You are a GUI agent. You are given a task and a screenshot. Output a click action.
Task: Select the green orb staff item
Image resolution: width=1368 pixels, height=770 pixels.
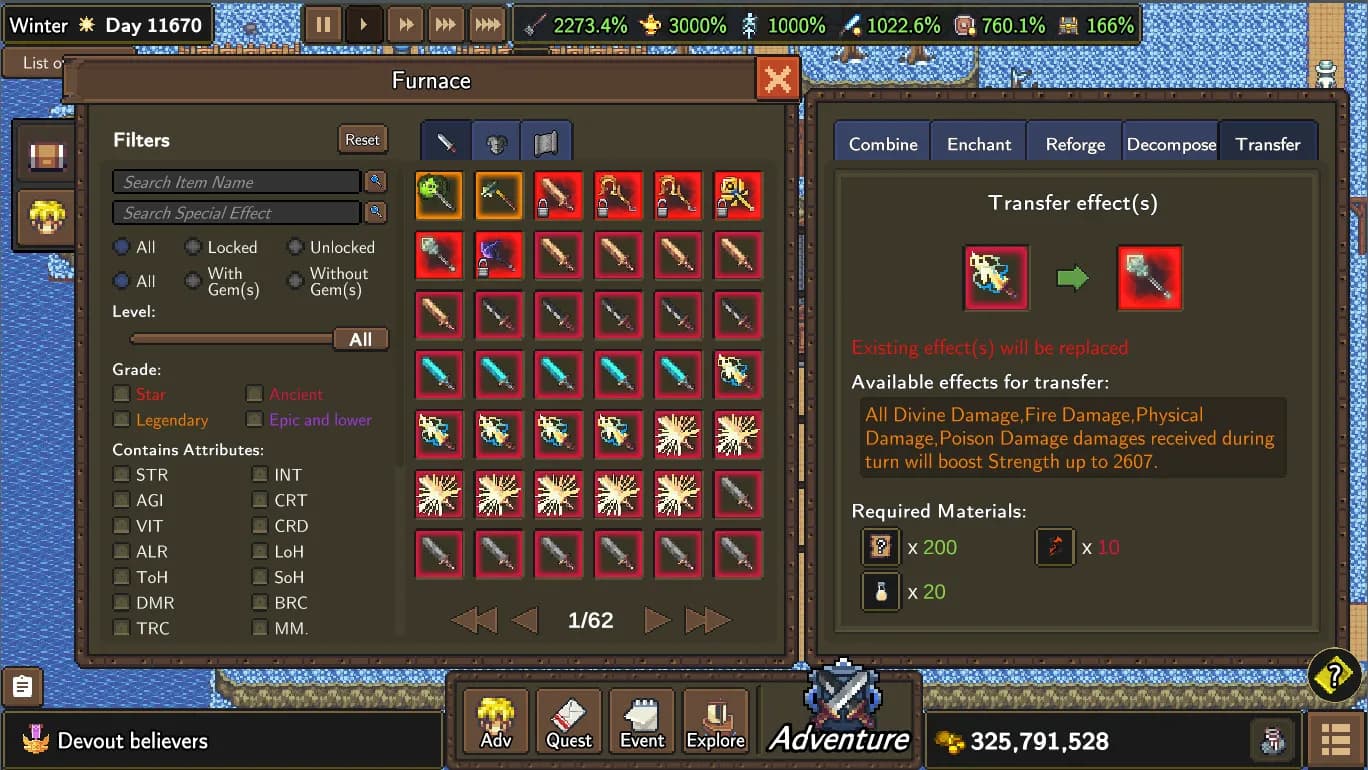[438, 195]
